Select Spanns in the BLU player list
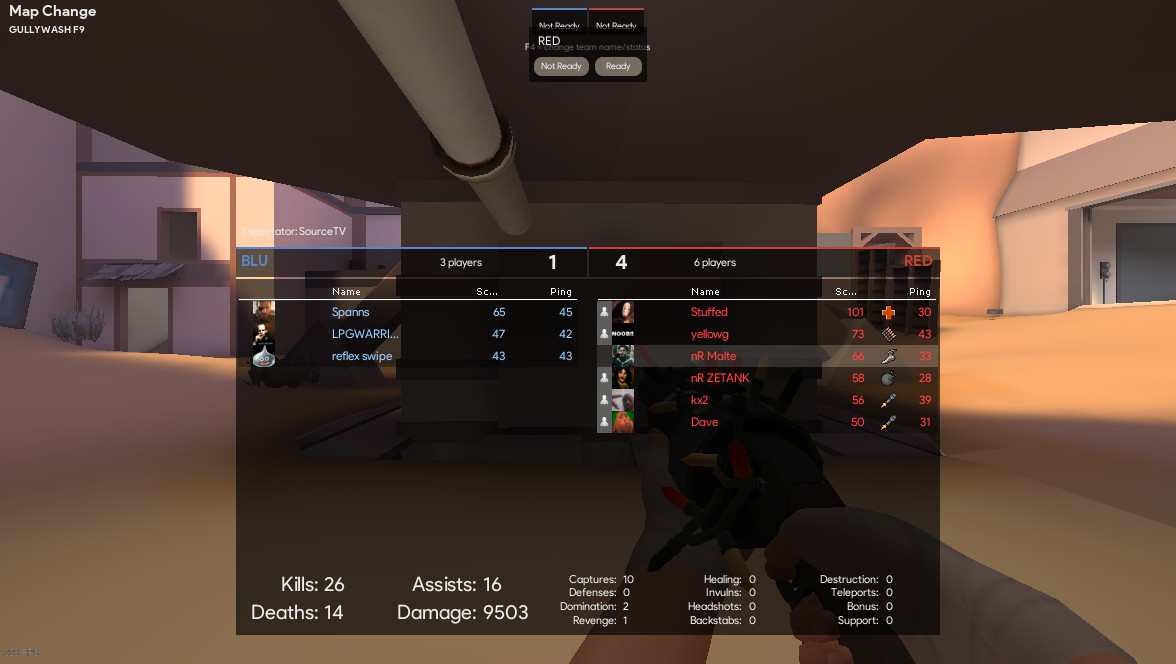The image size is (1176, 664). (351, 312)
